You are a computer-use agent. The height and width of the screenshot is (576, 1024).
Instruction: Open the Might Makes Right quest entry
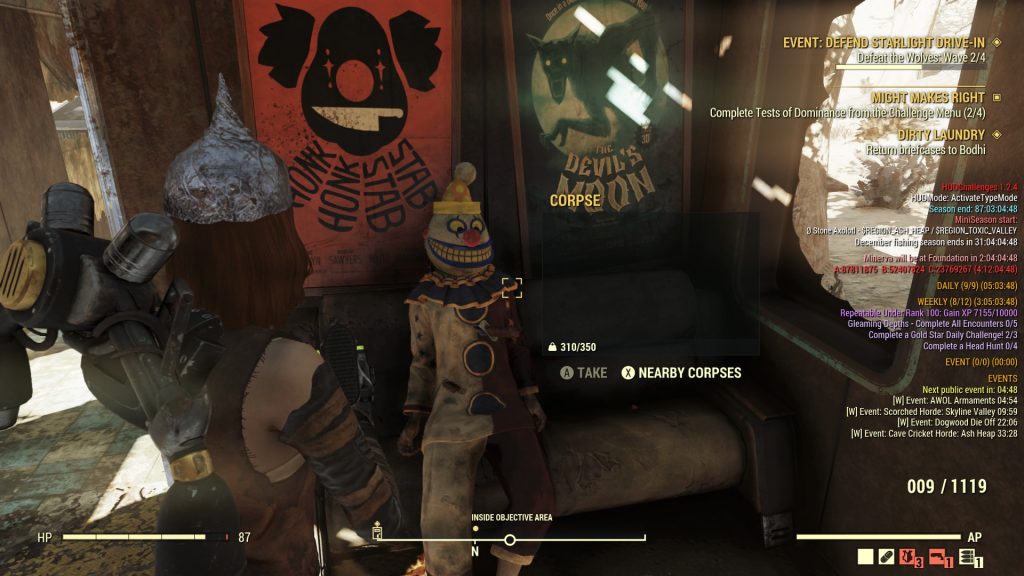point(928,97)
